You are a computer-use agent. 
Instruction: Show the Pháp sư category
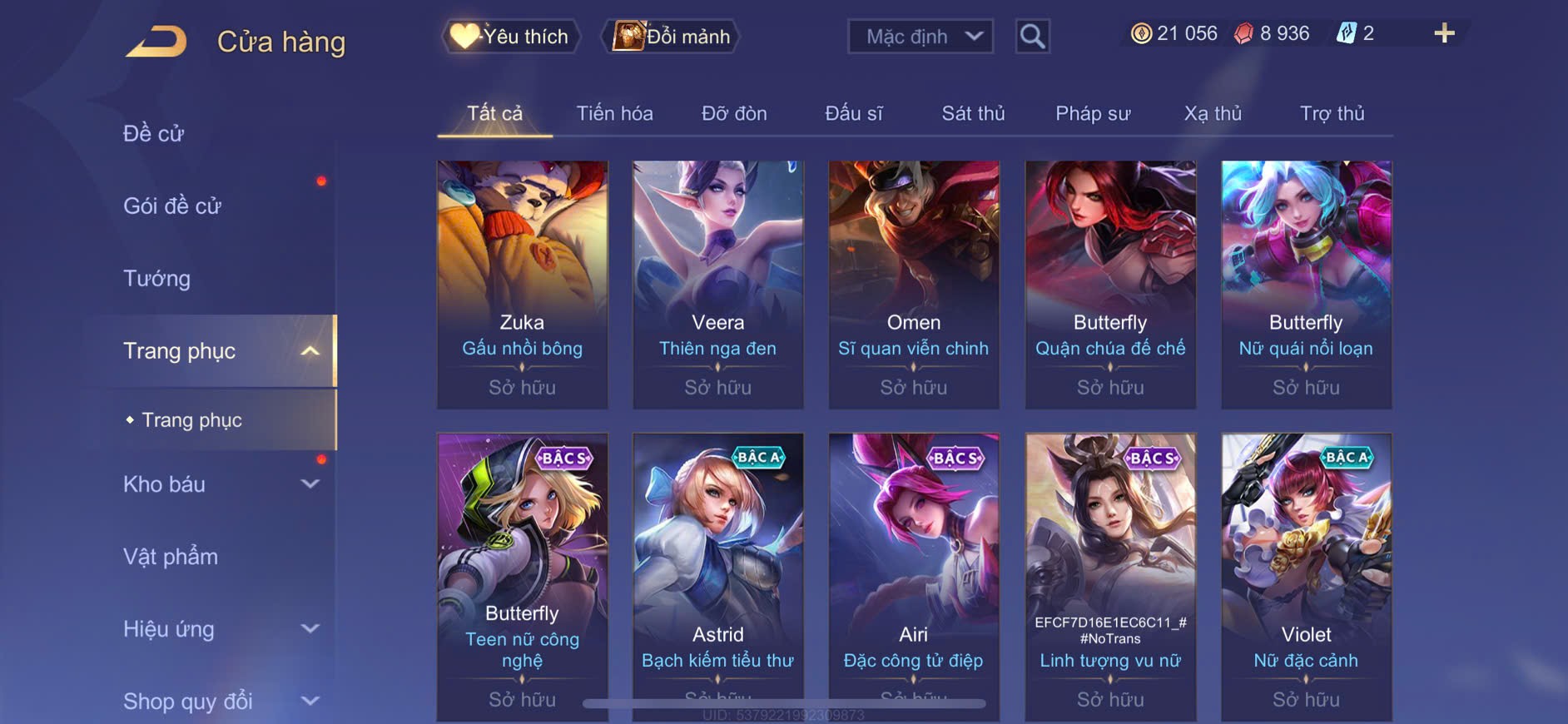coord(1093,113)
